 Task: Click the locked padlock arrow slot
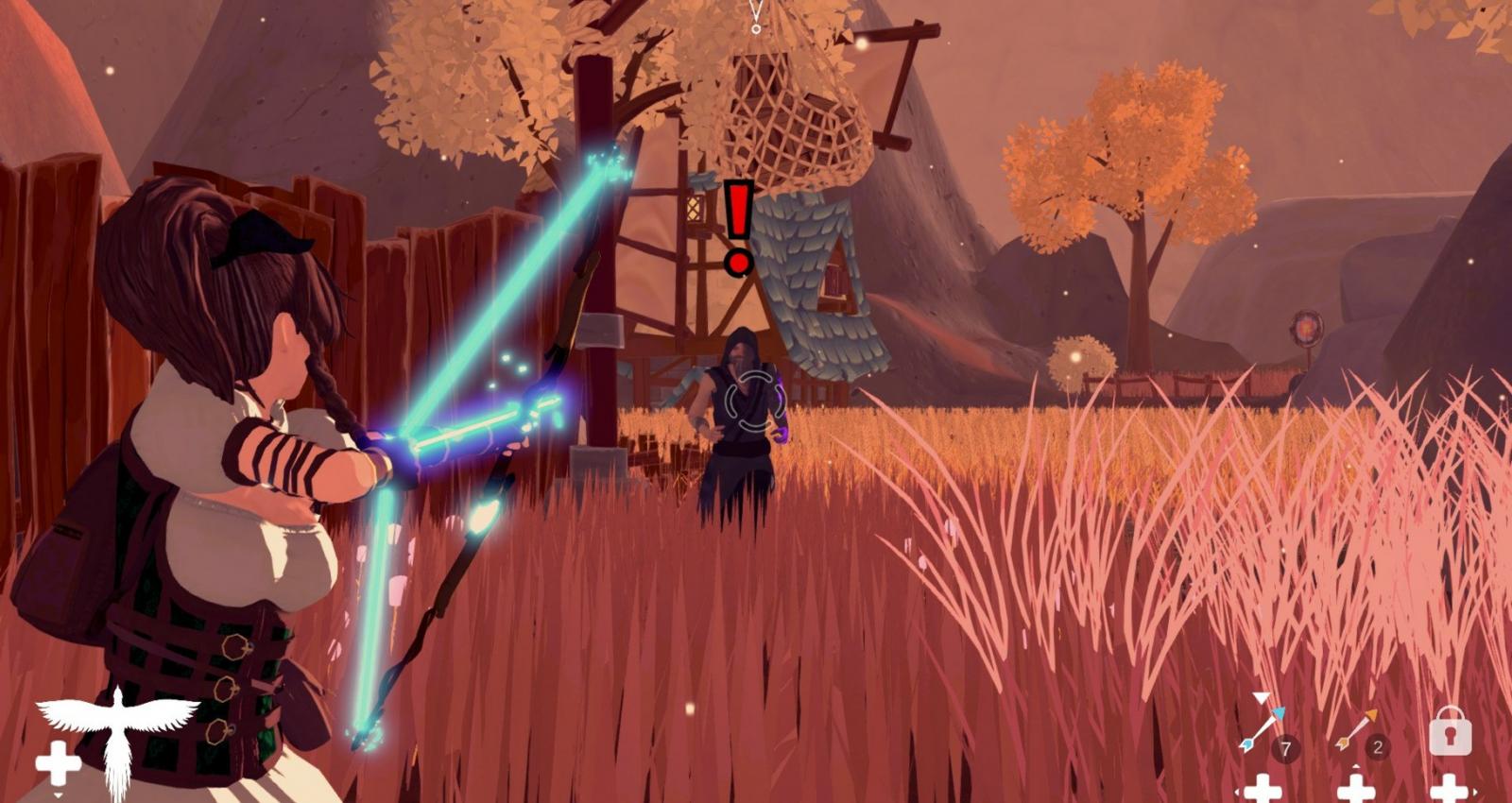1450,730
